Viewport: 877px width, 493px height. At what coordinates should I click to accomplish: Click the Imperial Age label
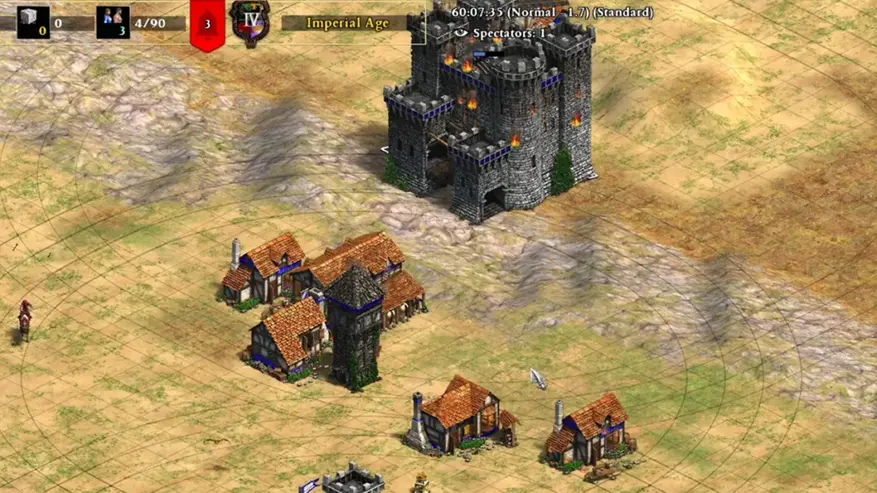(x=349, y=22)
